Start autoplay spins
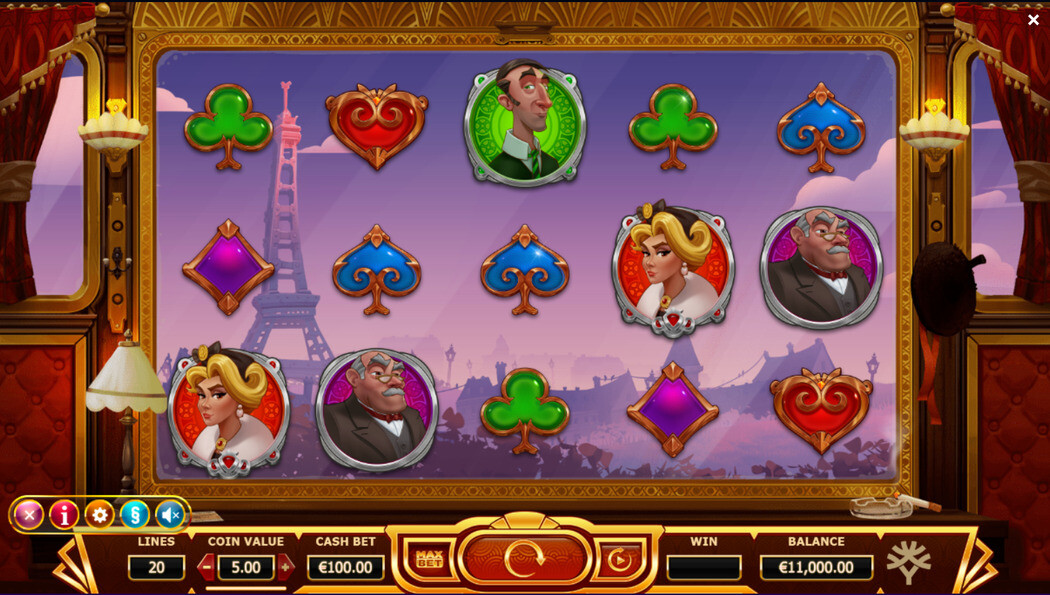This screenshot has width=1050, height=595. (x=620, y=559)
